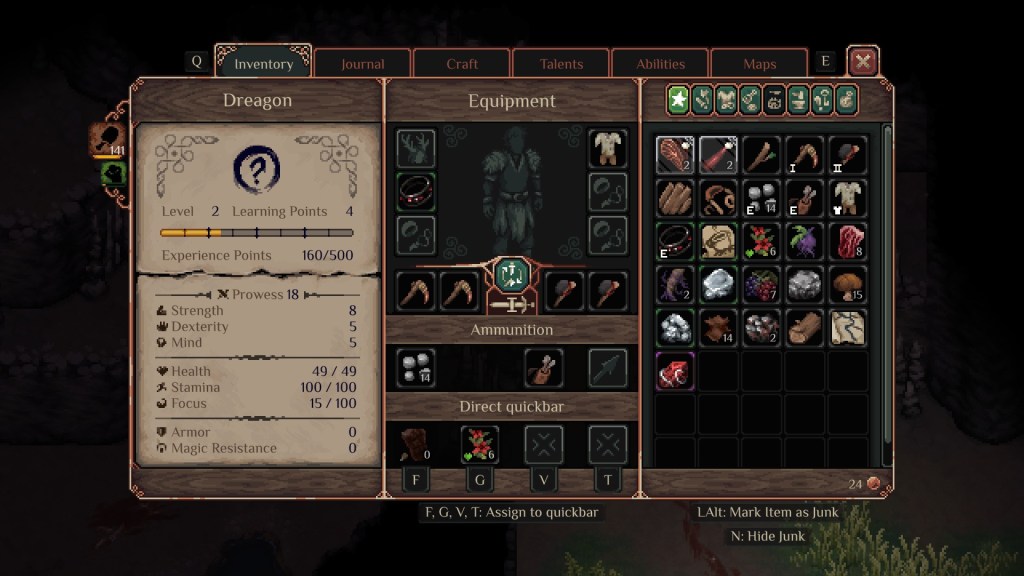
Task: Close the inventory window
Action: point(863,62)
